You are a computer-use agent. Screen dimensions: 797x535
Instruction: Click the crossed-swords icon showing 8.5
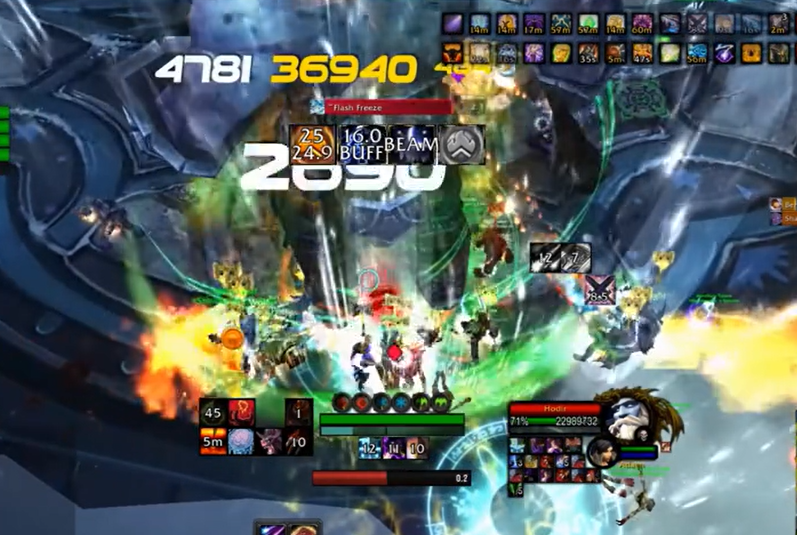click(599, 292)
